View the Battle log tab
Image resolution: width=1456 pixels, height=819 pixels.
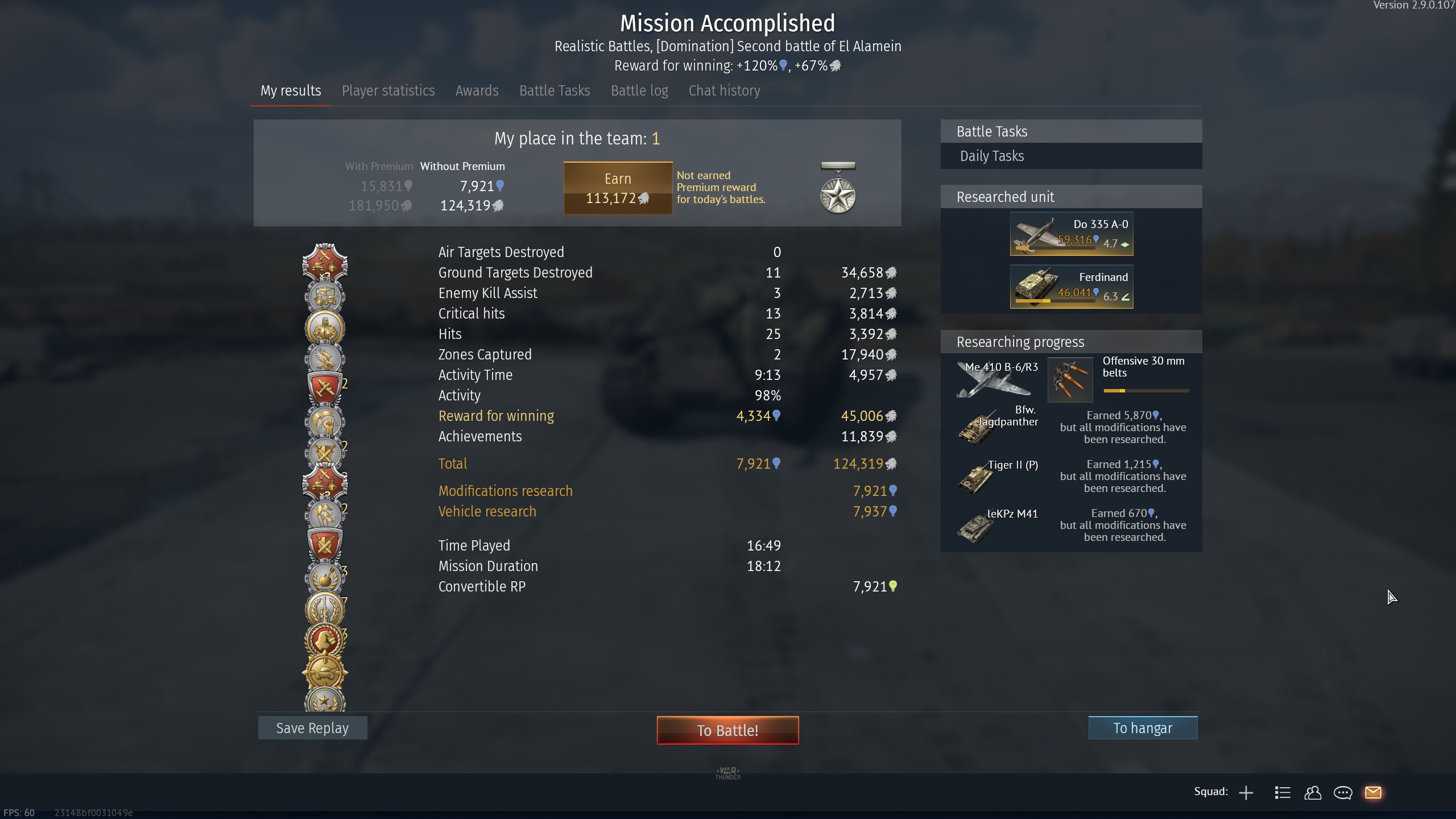point(639,91)
